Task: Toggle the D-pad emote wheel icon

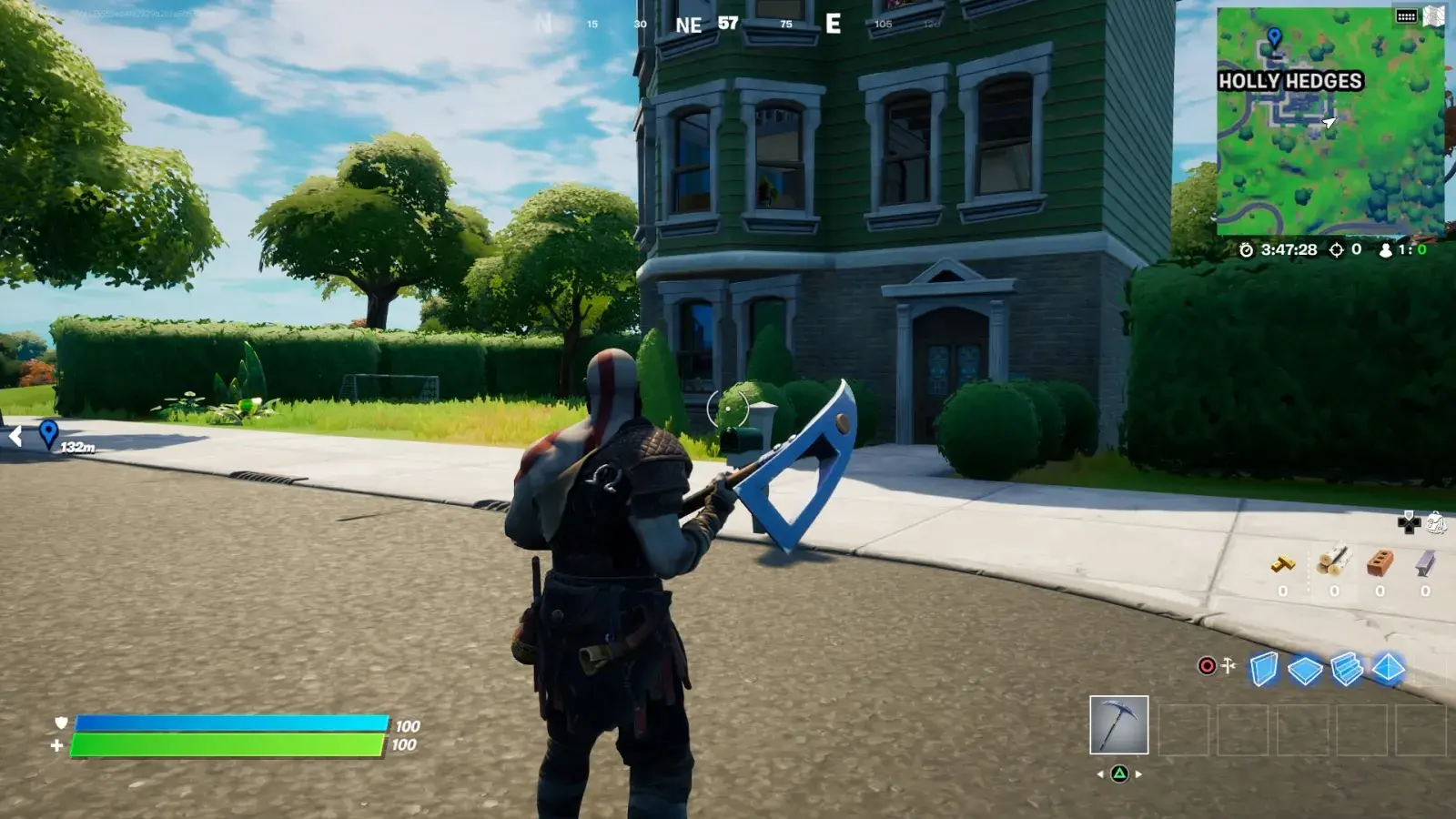Action: coord(1410,523)
